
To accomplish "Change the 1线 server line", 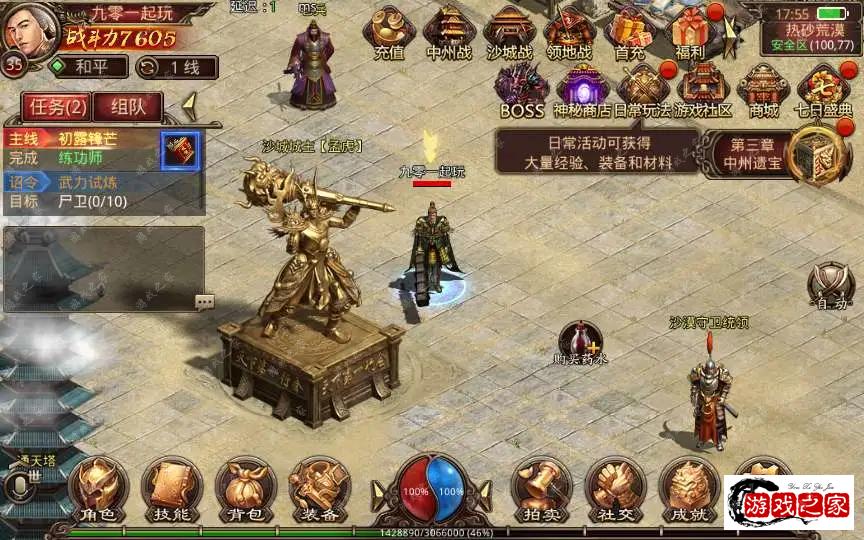I will point(177,67).
